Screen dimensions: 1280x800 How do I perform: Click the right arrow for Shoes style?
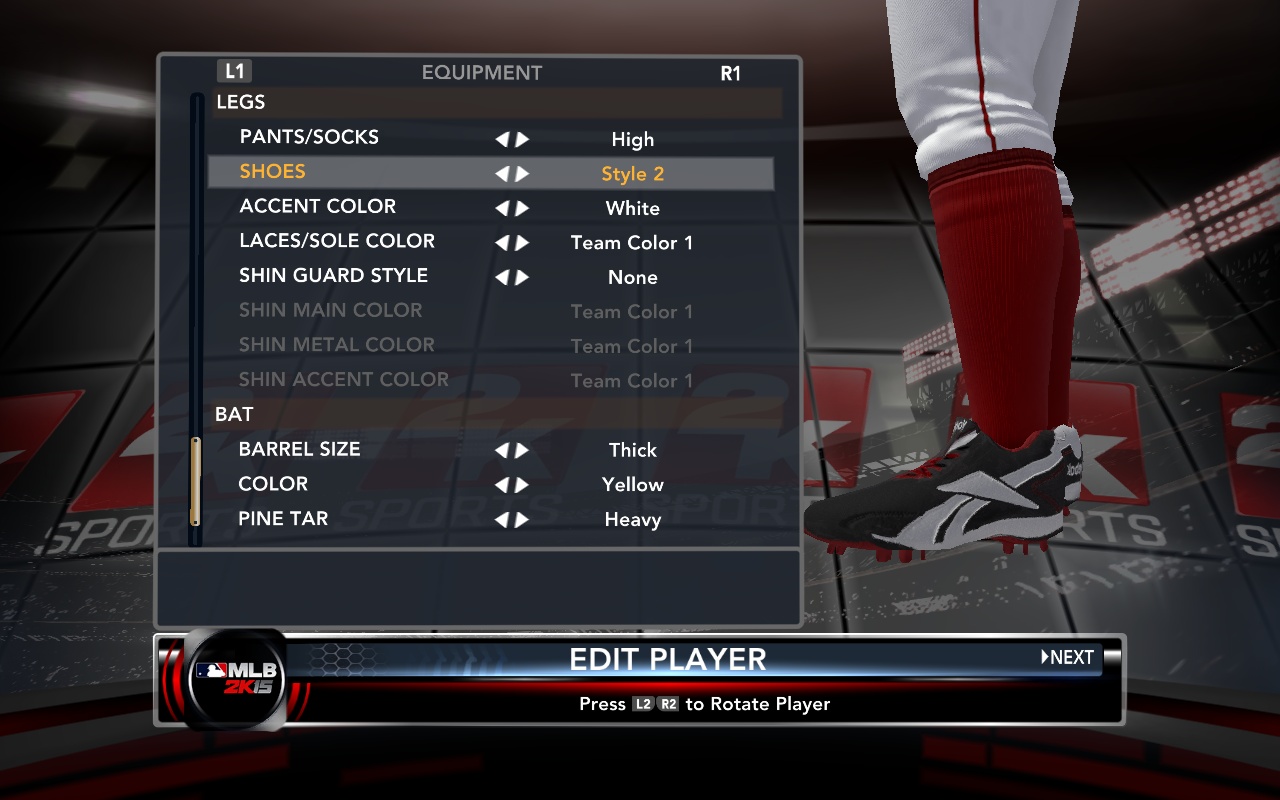[x=522, y=174]
